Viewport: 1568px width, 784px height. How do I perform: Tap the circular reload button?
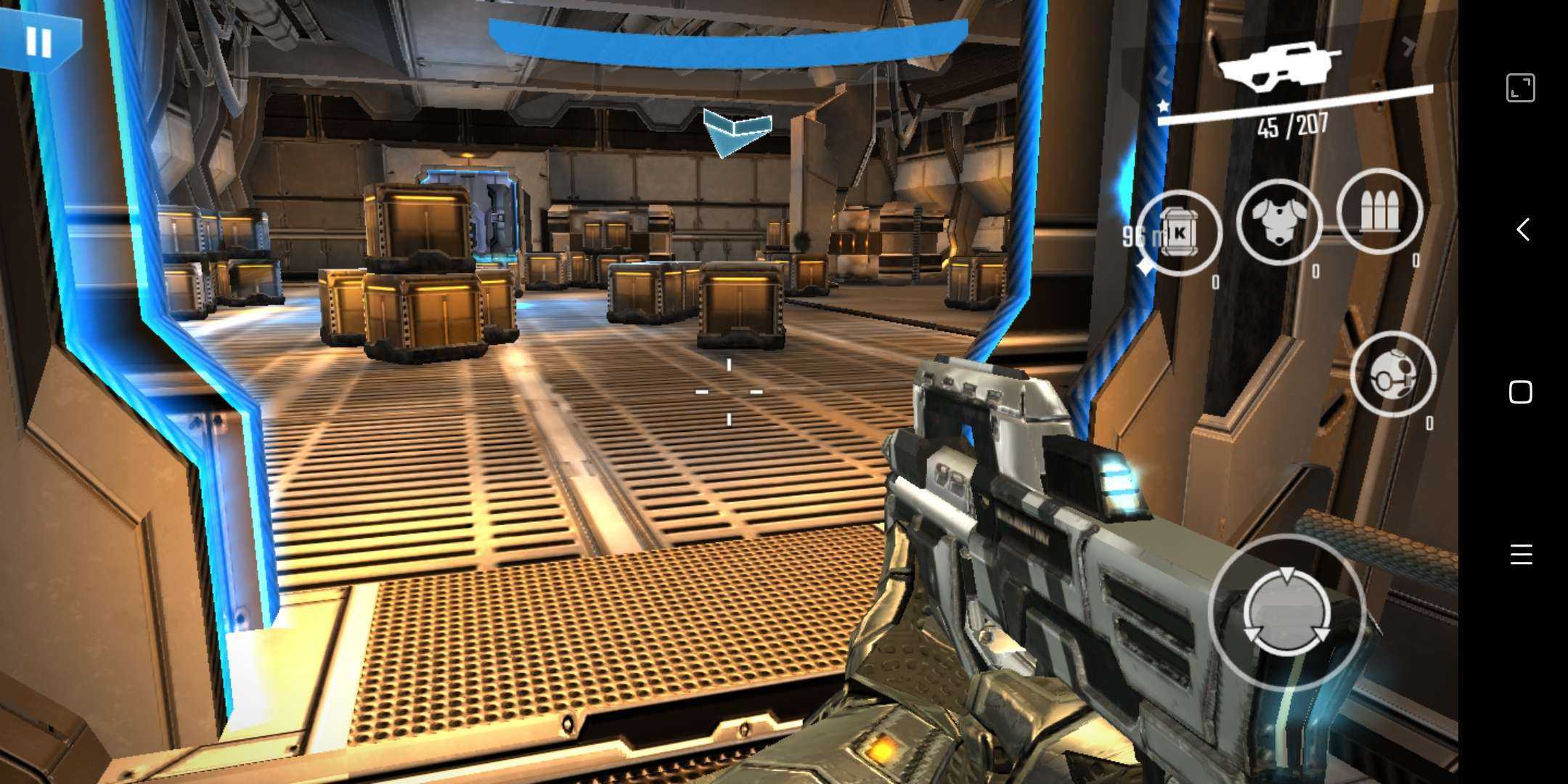coord(1286,613)
